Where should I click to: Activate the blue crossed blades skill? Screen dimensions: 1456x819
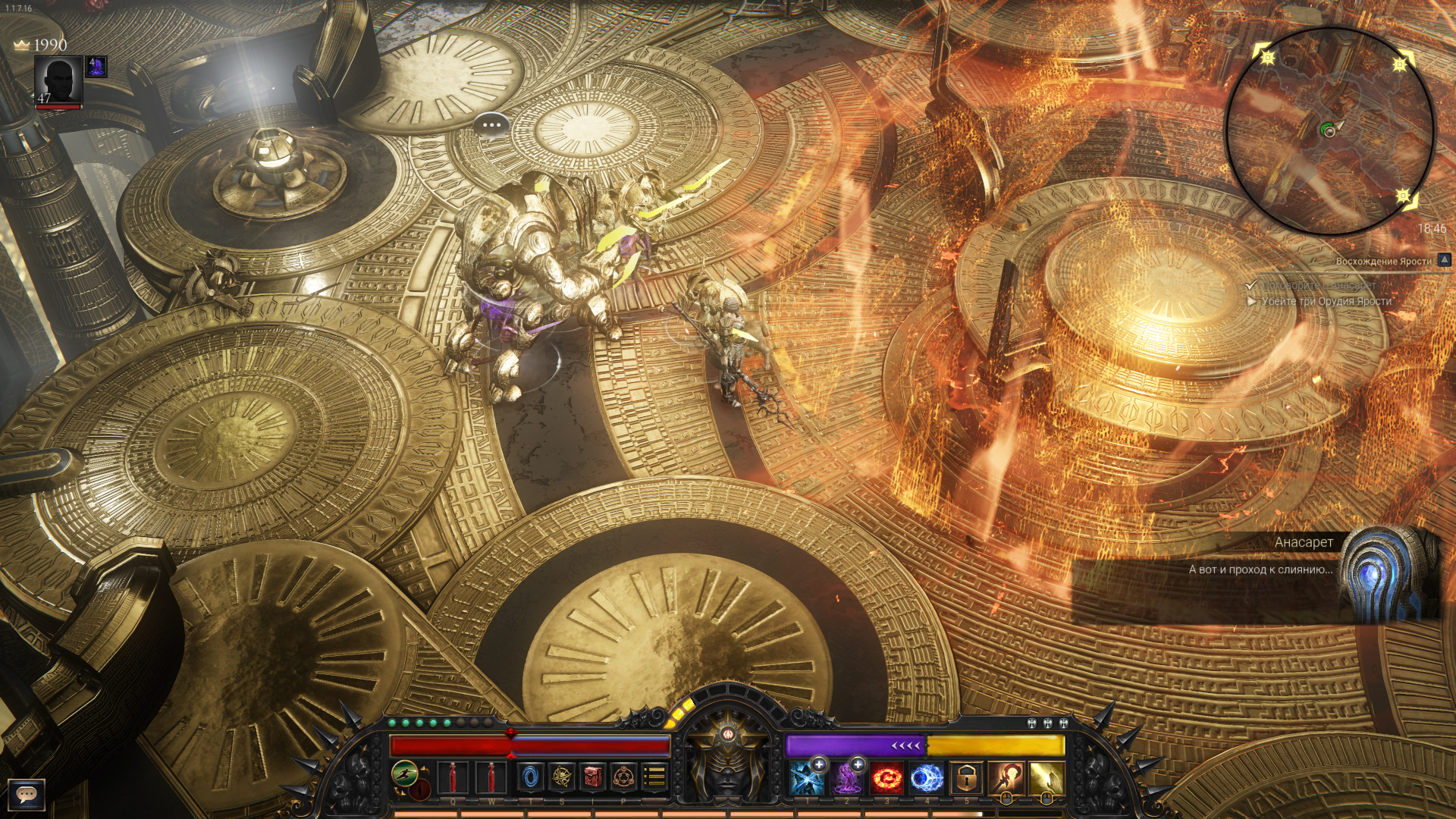[x=806, y=779]
